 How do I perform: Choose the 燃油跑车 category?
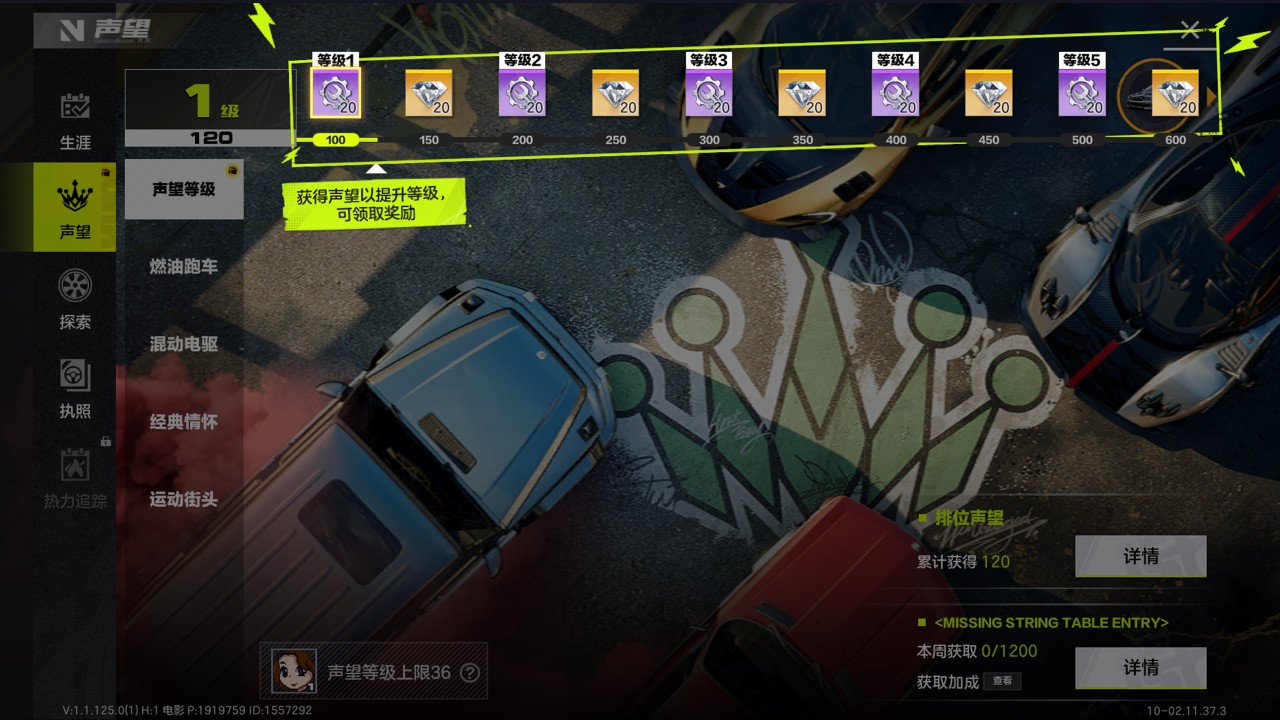(x=184, y=267)
